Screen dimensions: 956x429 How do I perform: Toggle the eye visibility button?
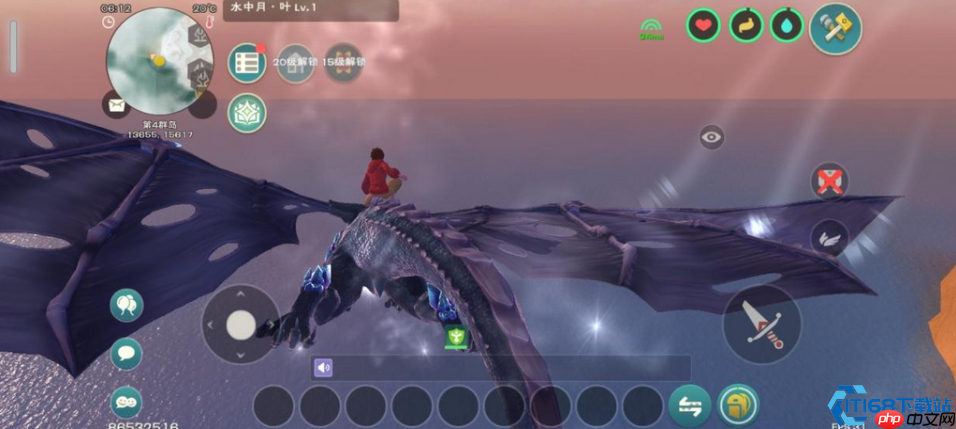coord(712,137)
